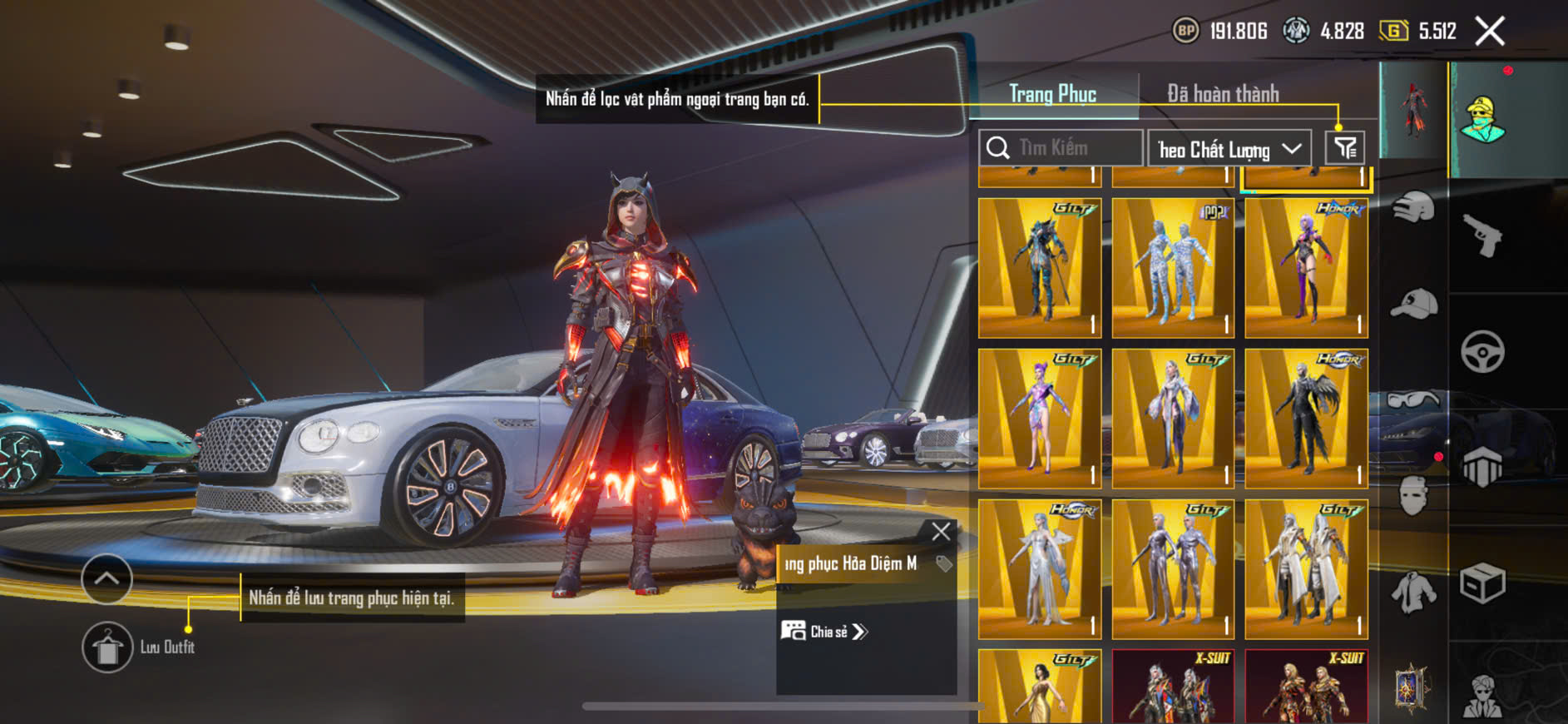Pick the golden X-Suit outfit thumbnail
The image size is (1568, 724).
pos(1306,687)
